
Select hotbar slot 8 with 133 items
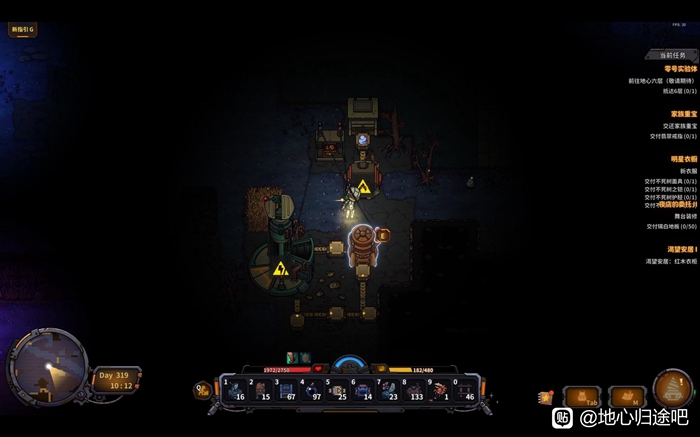[414, 389]
